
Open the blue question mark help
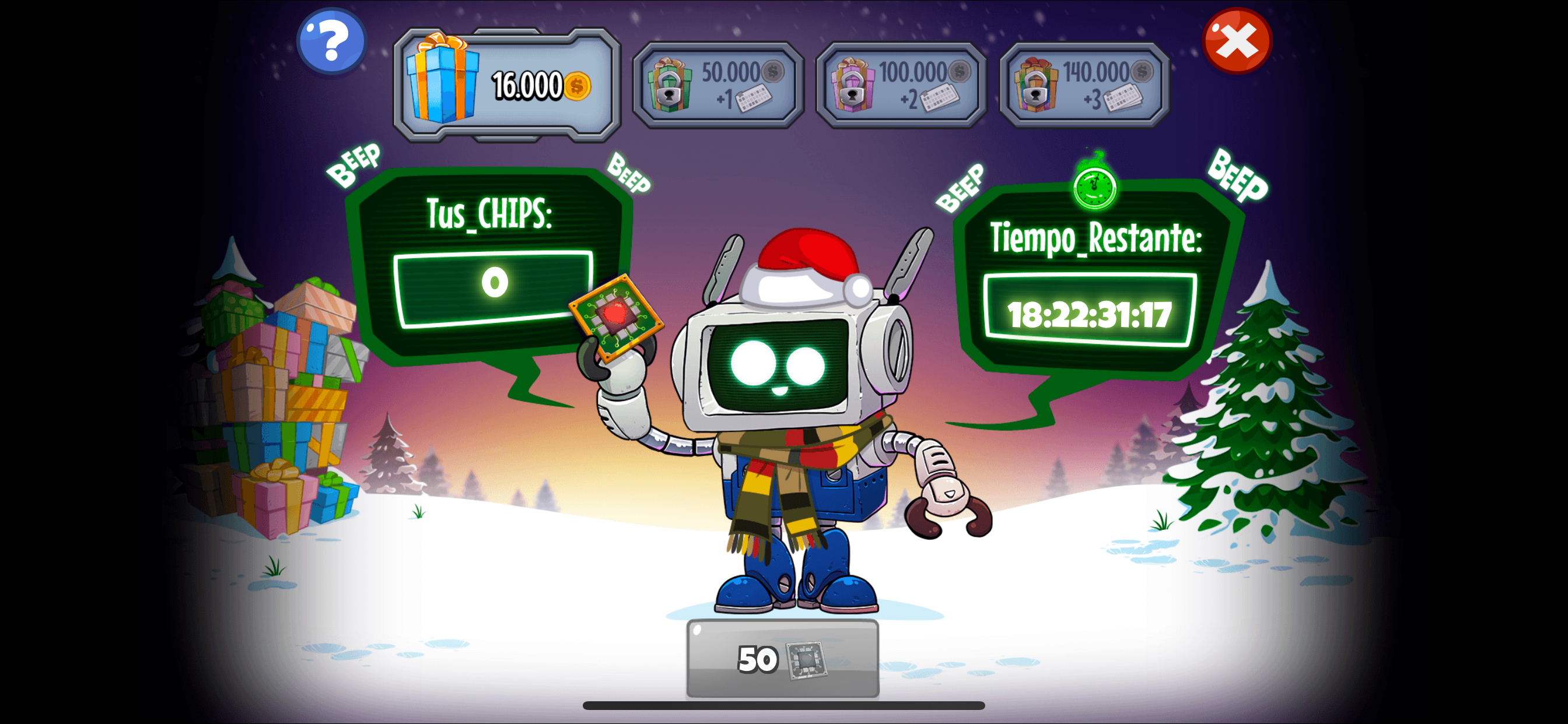pyautogui.click(x=331, y=41)
